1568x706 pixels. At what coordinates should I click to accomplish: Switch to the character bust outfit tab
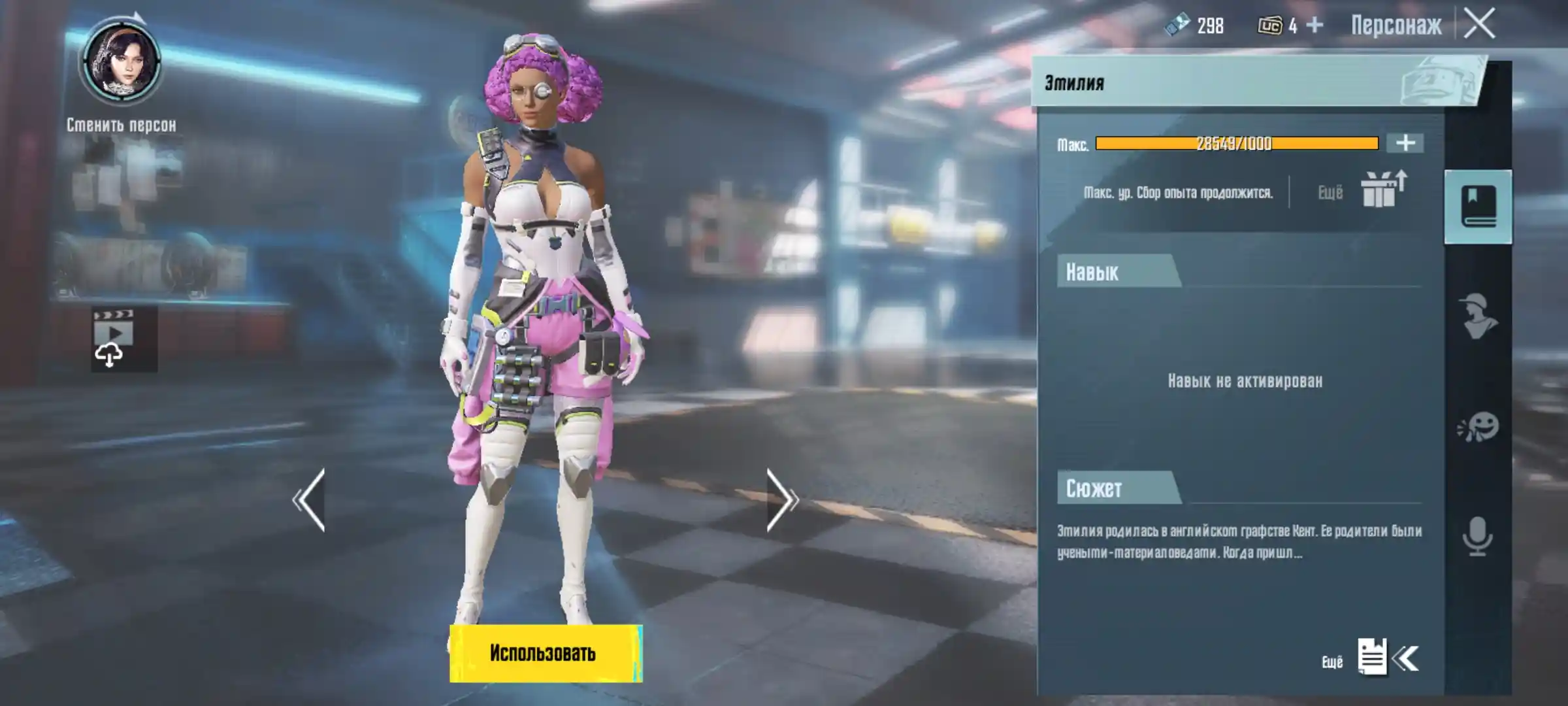(x=1478, y=317)
